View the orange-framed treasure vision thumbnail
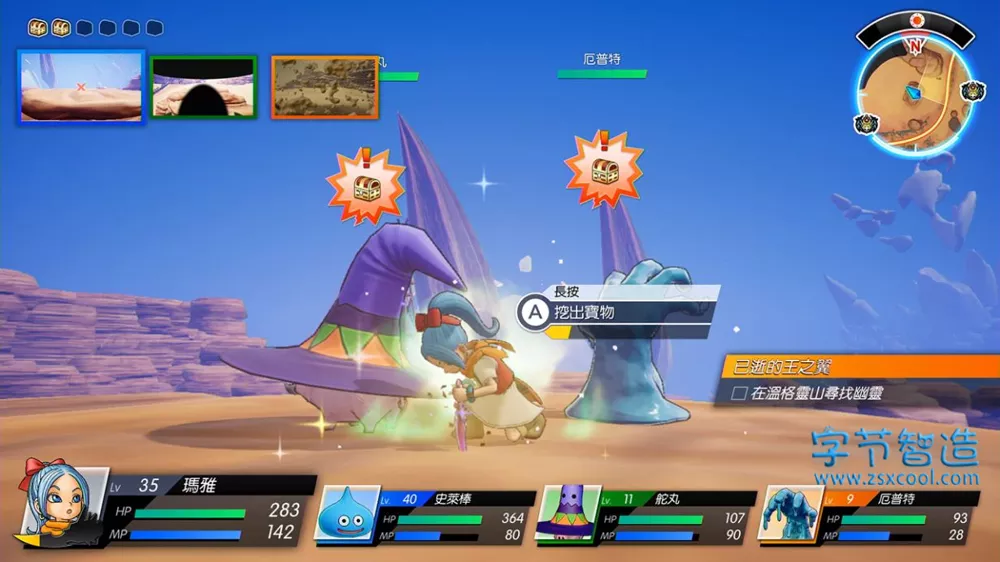This screenshot has height=562, width=1000. coord(325,87)
